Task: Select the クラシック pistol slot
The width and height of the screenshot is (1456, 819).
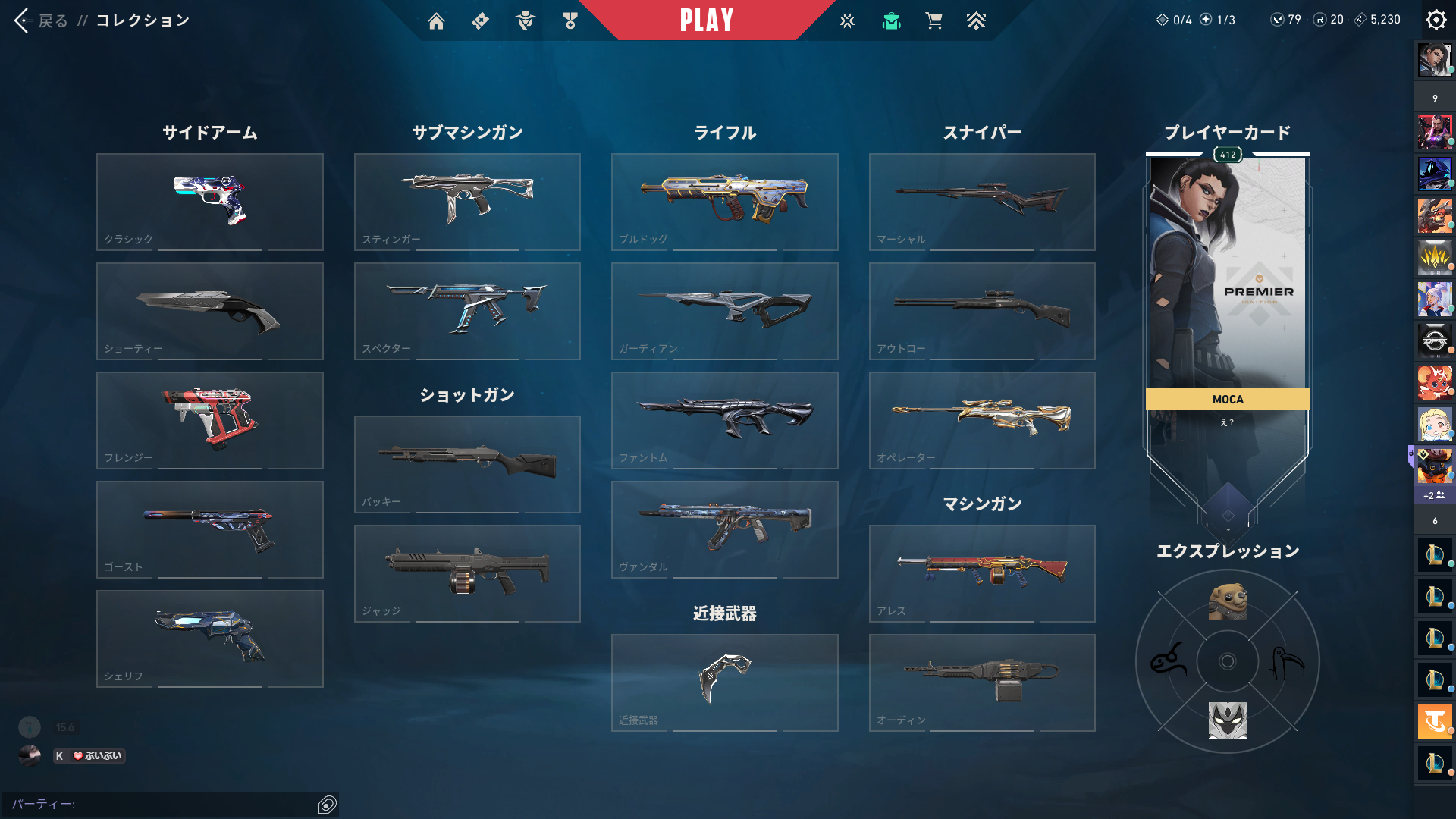Action: pos(210,202)
